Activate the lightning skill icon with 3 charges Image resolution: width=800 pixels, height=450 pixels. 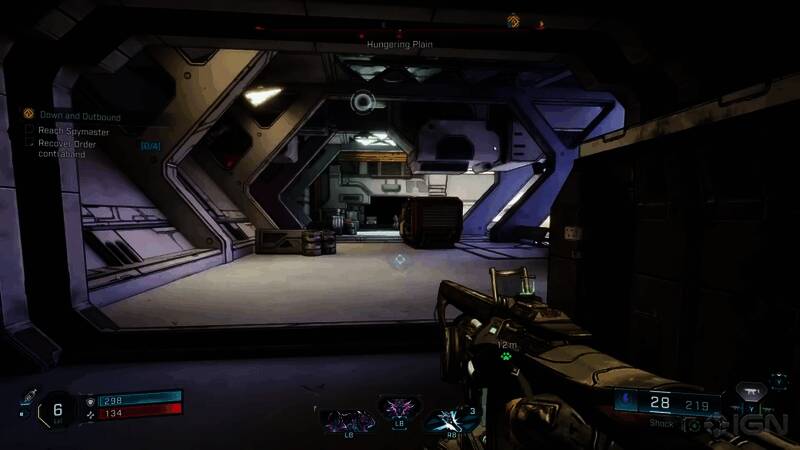click(x=451, y=416)
